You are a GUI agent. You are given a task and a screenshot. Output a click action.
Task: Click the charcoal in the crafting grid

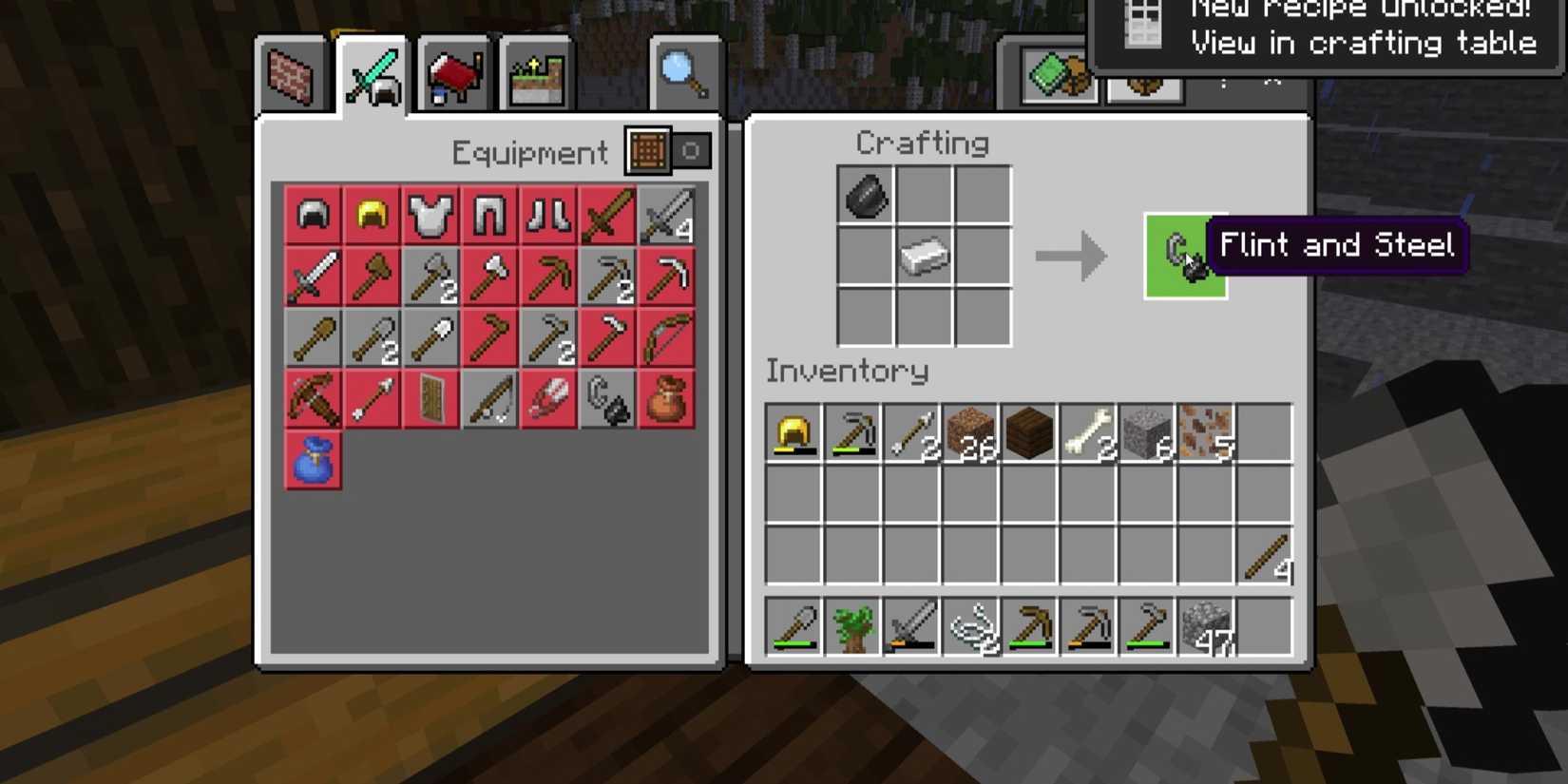(x=865, y=198)
